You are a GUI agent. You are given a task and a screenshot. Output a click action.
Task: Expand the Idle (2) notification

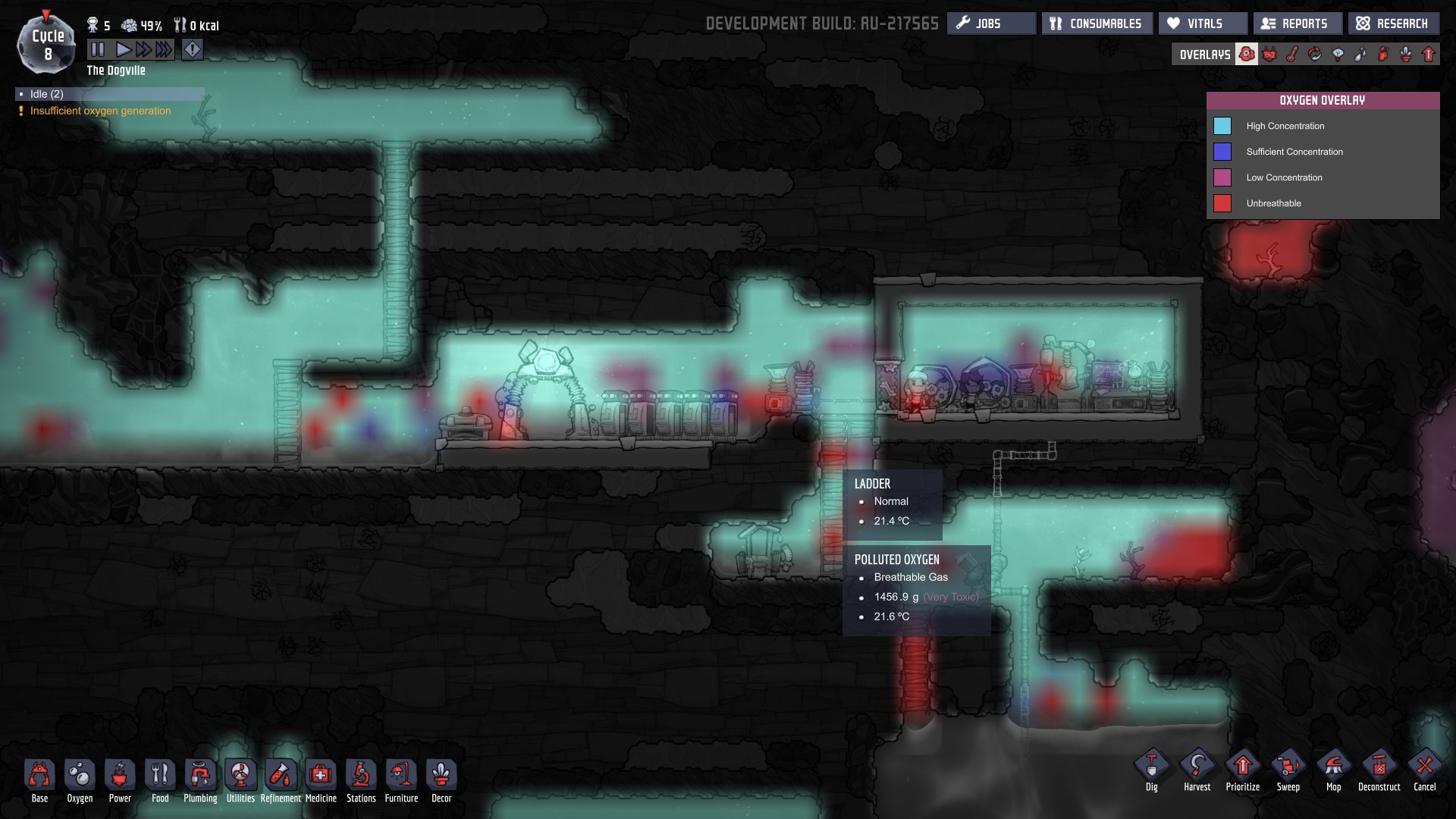coord(108,93)
